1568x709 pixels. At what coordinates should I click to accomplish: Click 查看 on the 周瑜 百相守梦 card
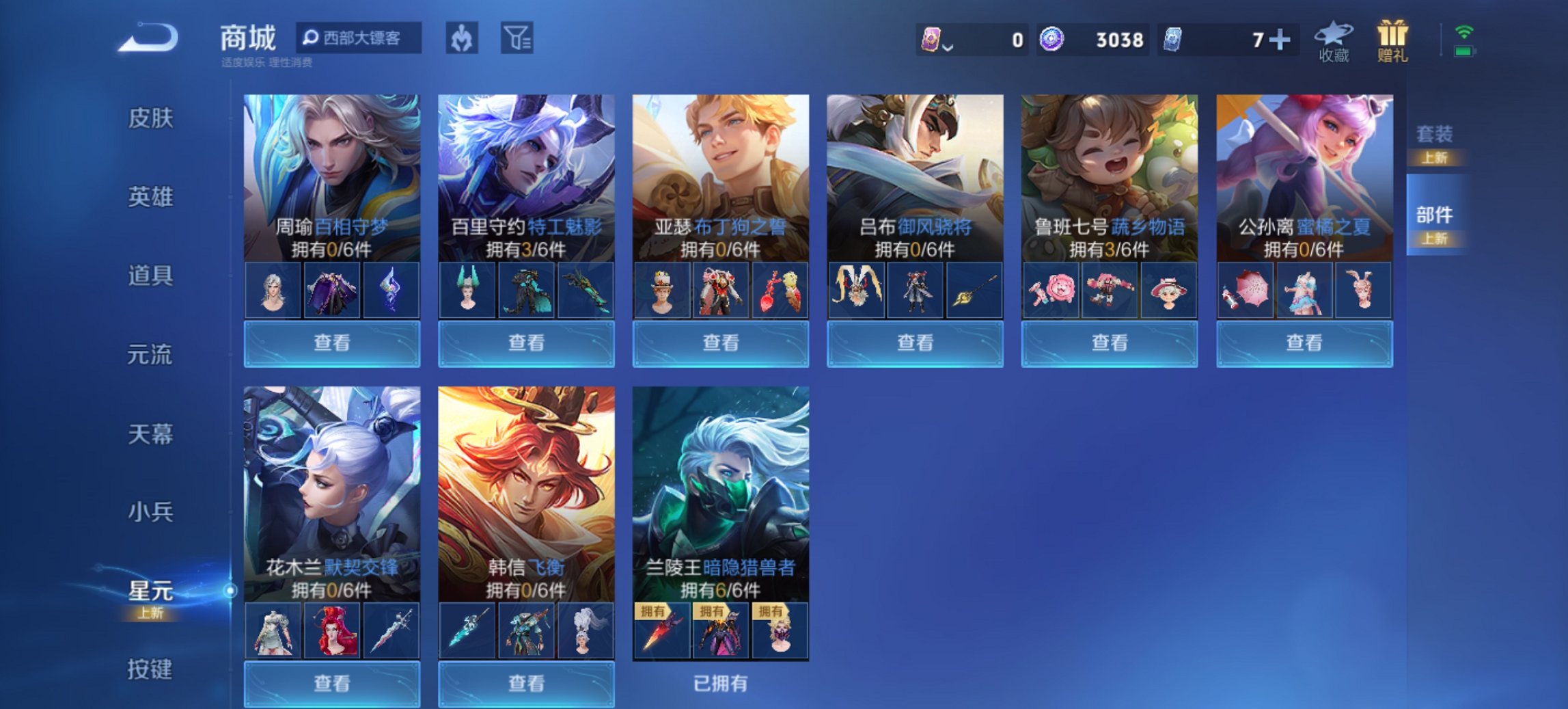tap(331, 342)
